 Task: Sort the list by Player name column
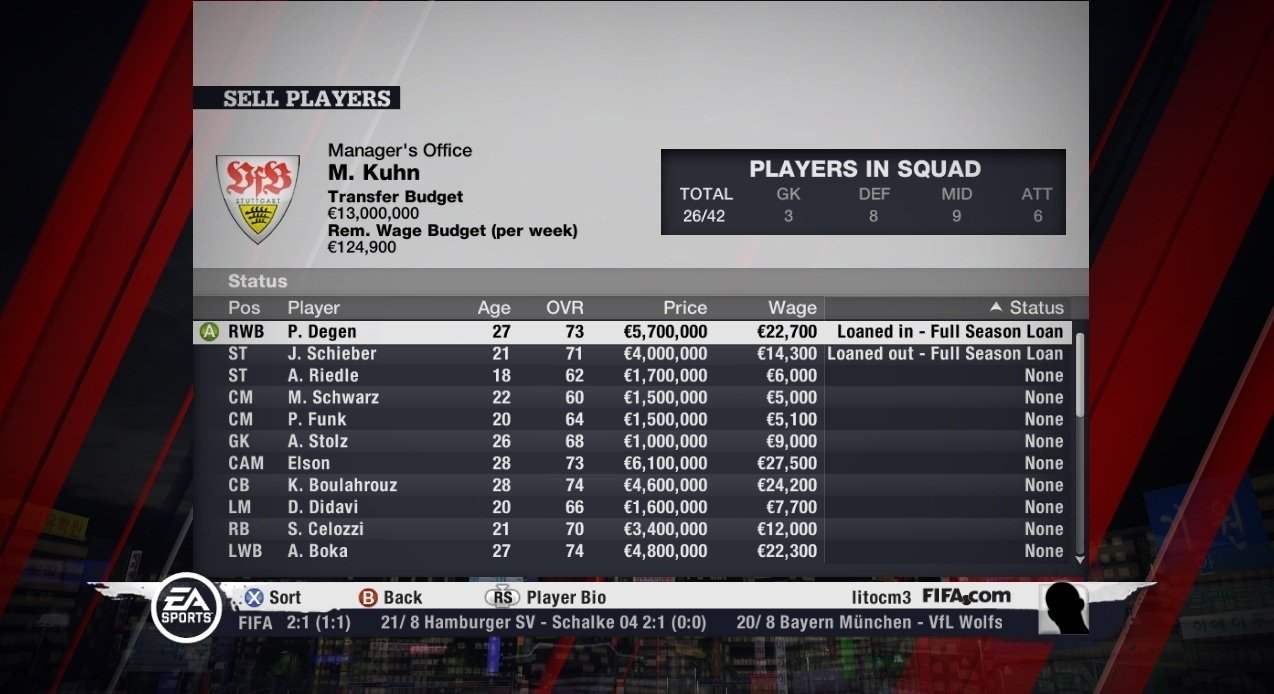tap(314, 308)
